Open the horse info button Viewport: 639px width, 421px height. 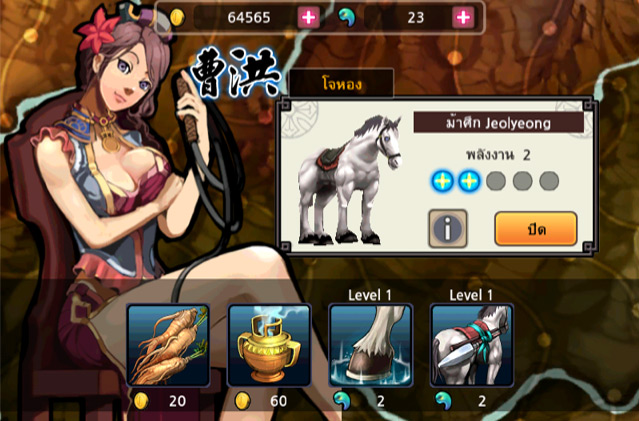448,228
